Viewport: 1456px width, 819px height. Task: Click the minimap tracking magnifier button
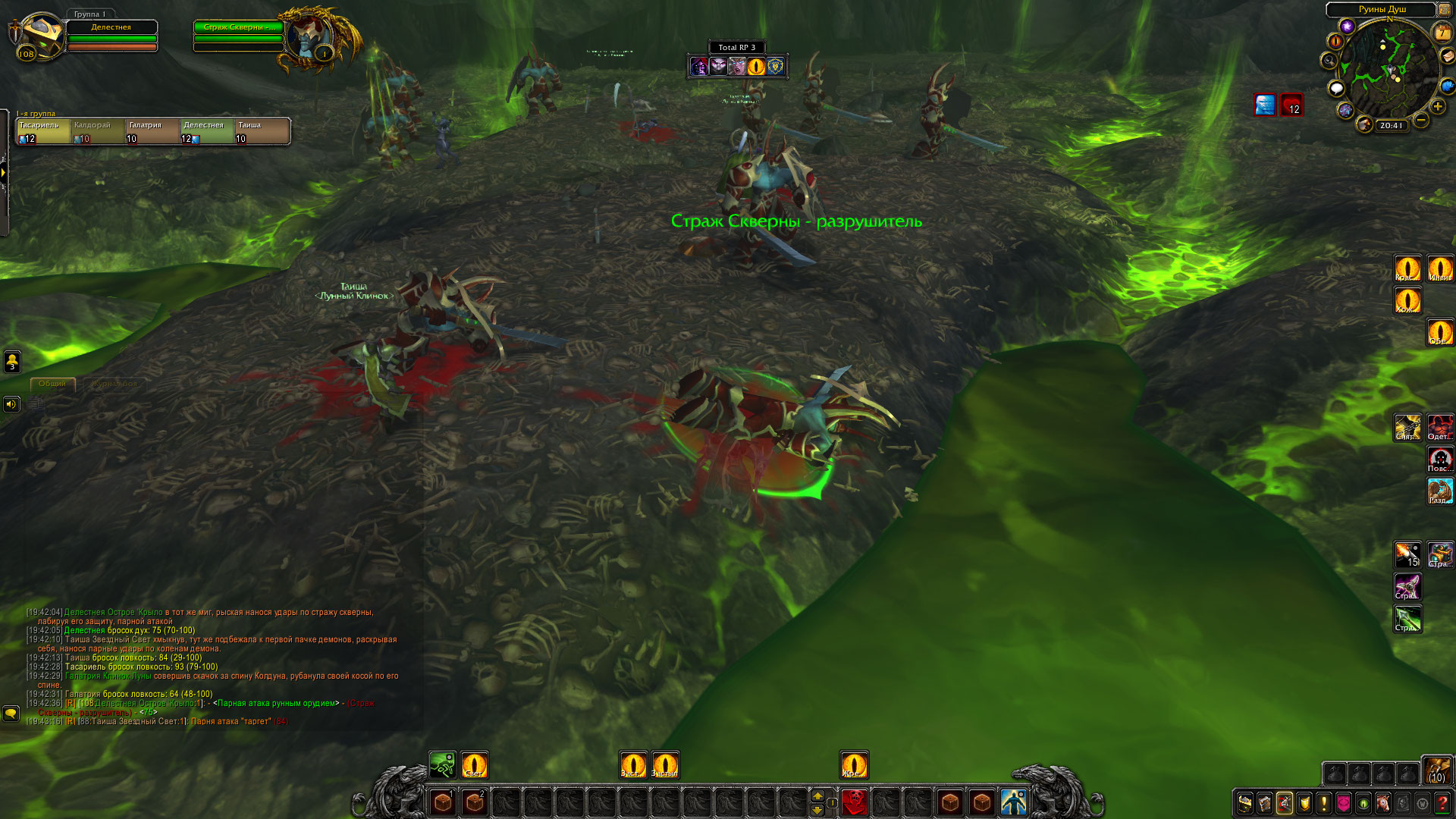(x=1329, y=61)
